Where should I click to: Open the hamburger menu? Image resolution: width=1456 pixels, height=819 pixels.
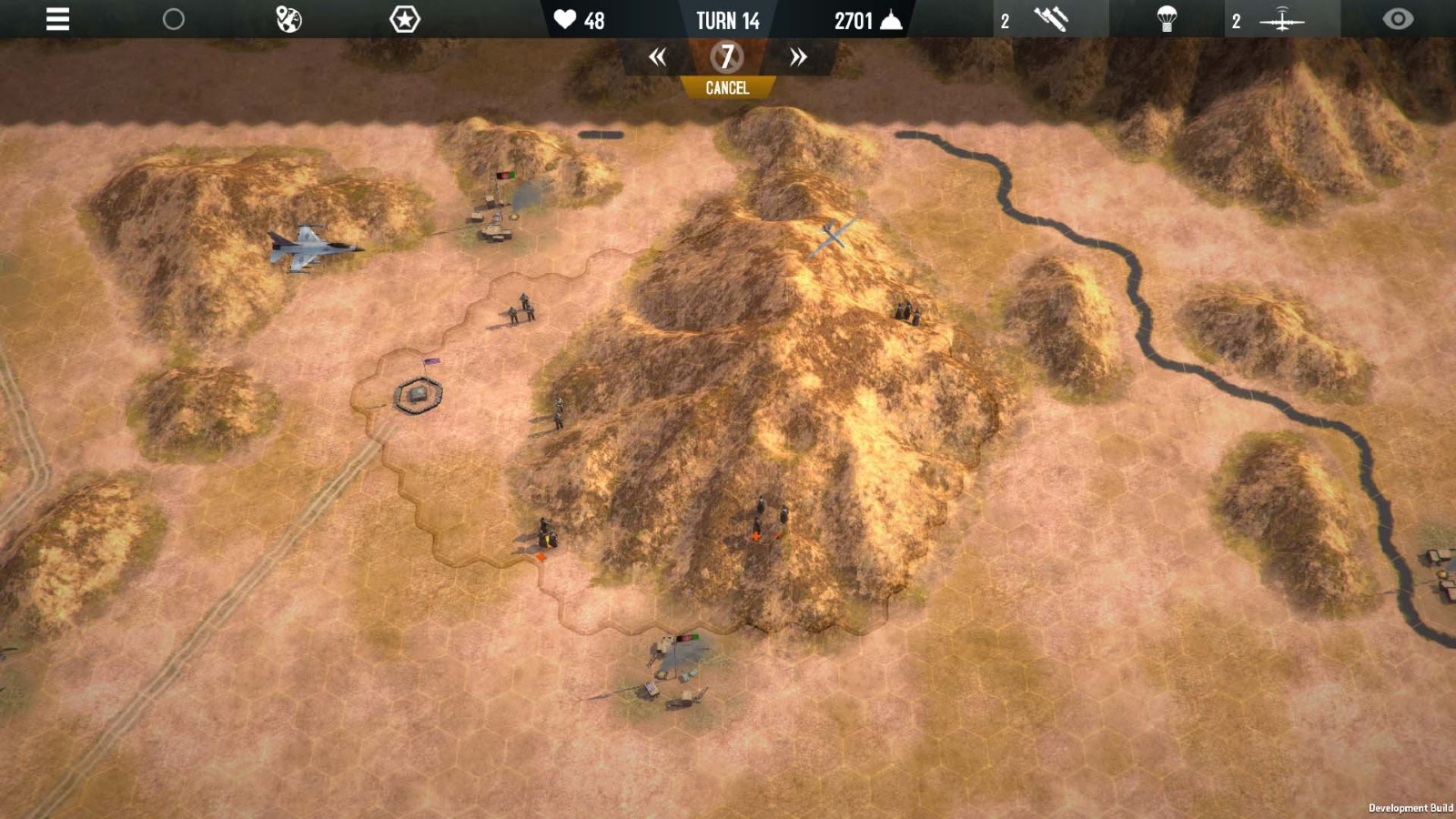[56, 20]
